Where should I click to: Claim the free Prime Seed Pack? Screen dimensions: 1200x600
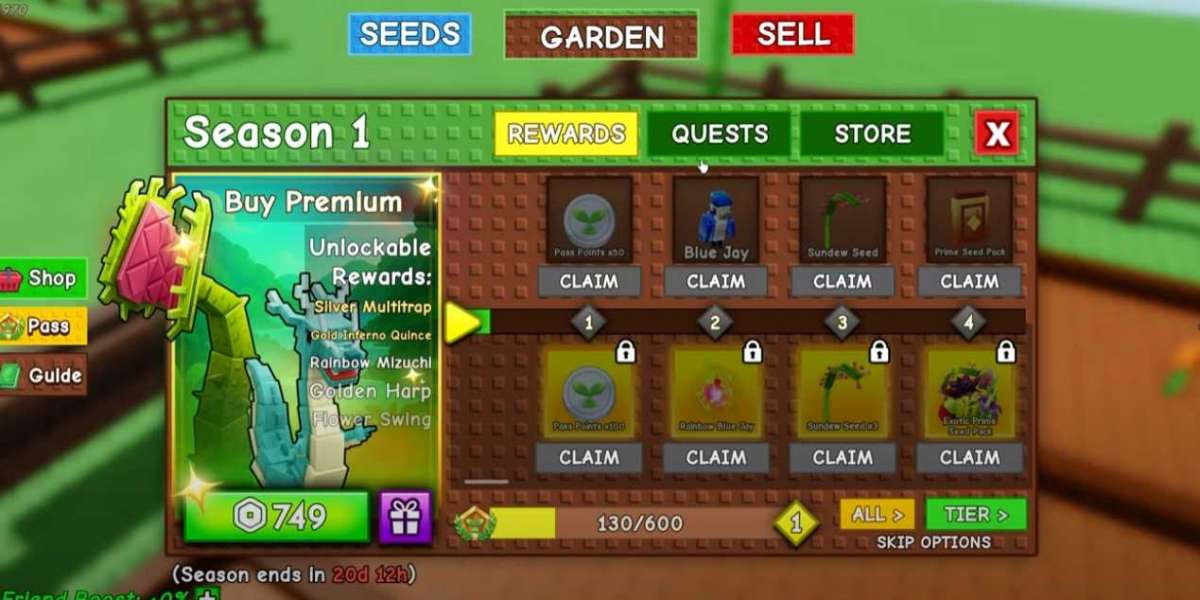coord(969,282)
